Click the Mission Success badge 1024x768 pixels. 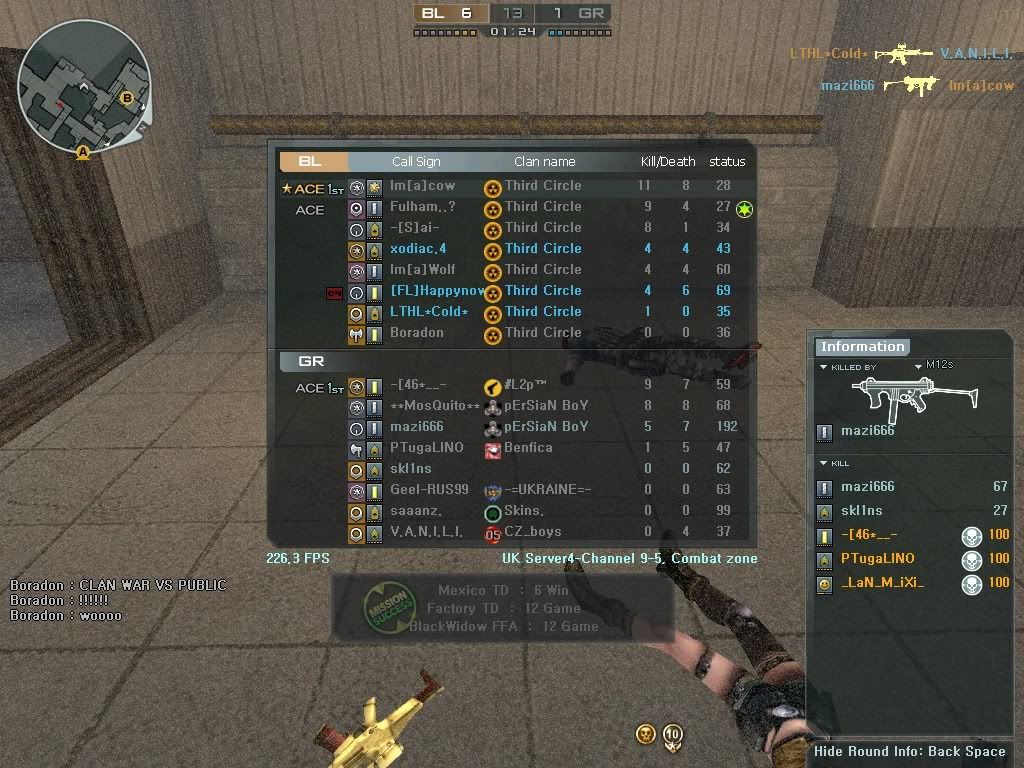click(384, 607)
